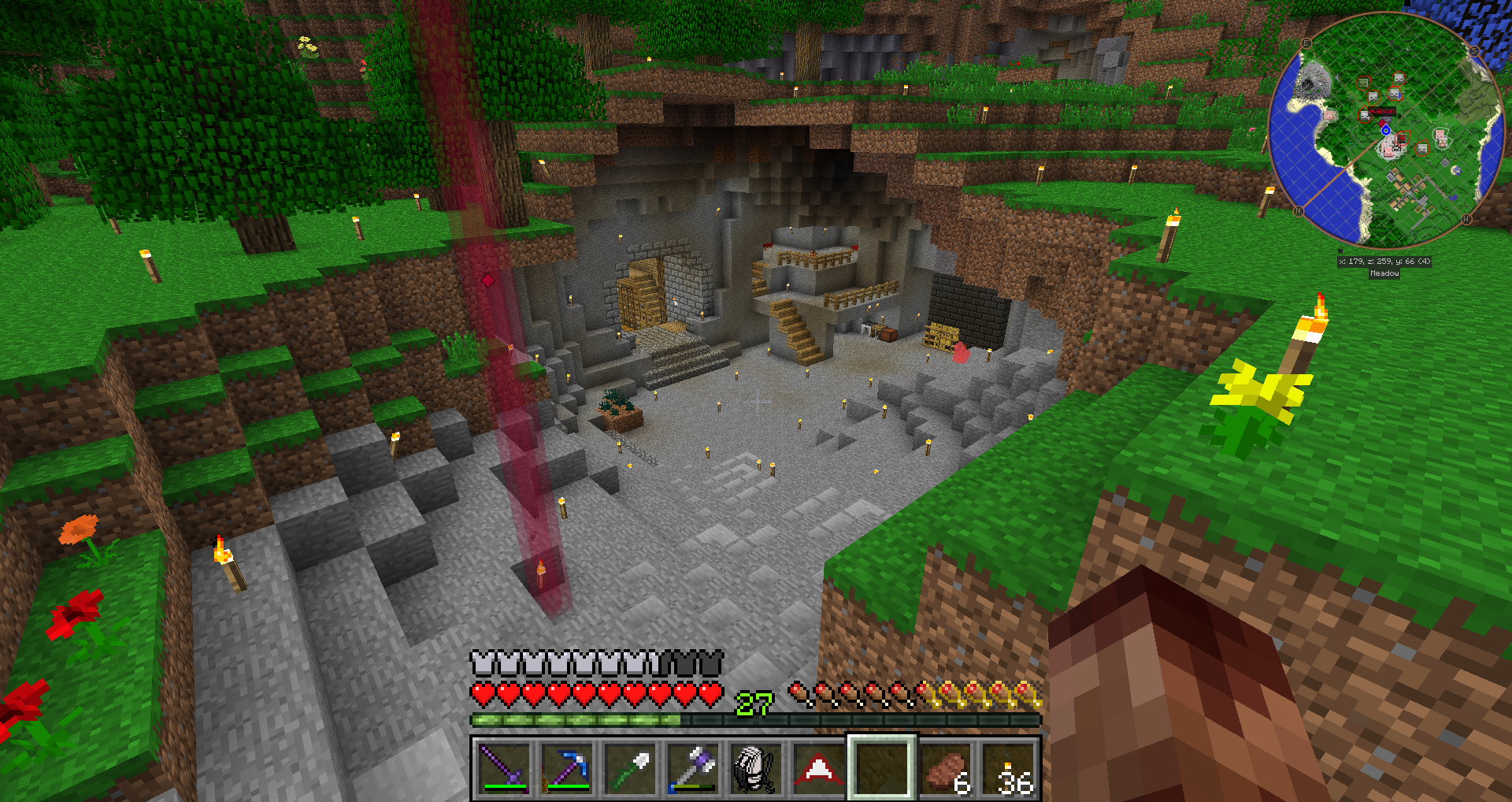The height and width of the screenshot is (802, 1512).
Task: Choose the torch stack of 36
Action: coord(1008,767)
